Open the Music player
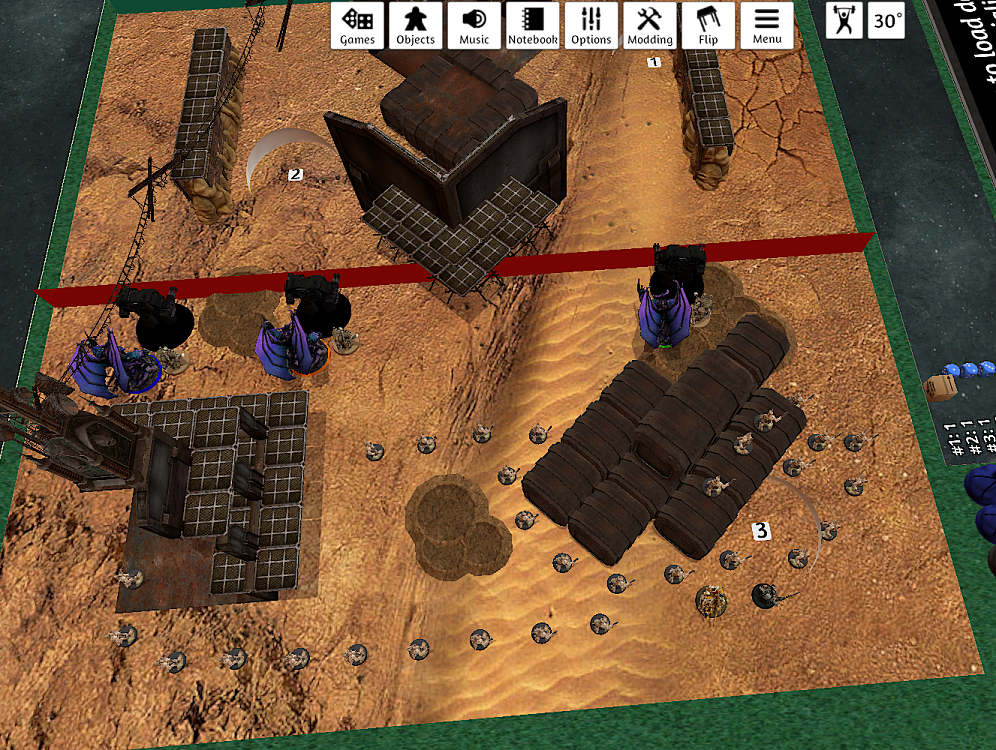This screenshot has width=996, height=750. [x=474, y=25]
